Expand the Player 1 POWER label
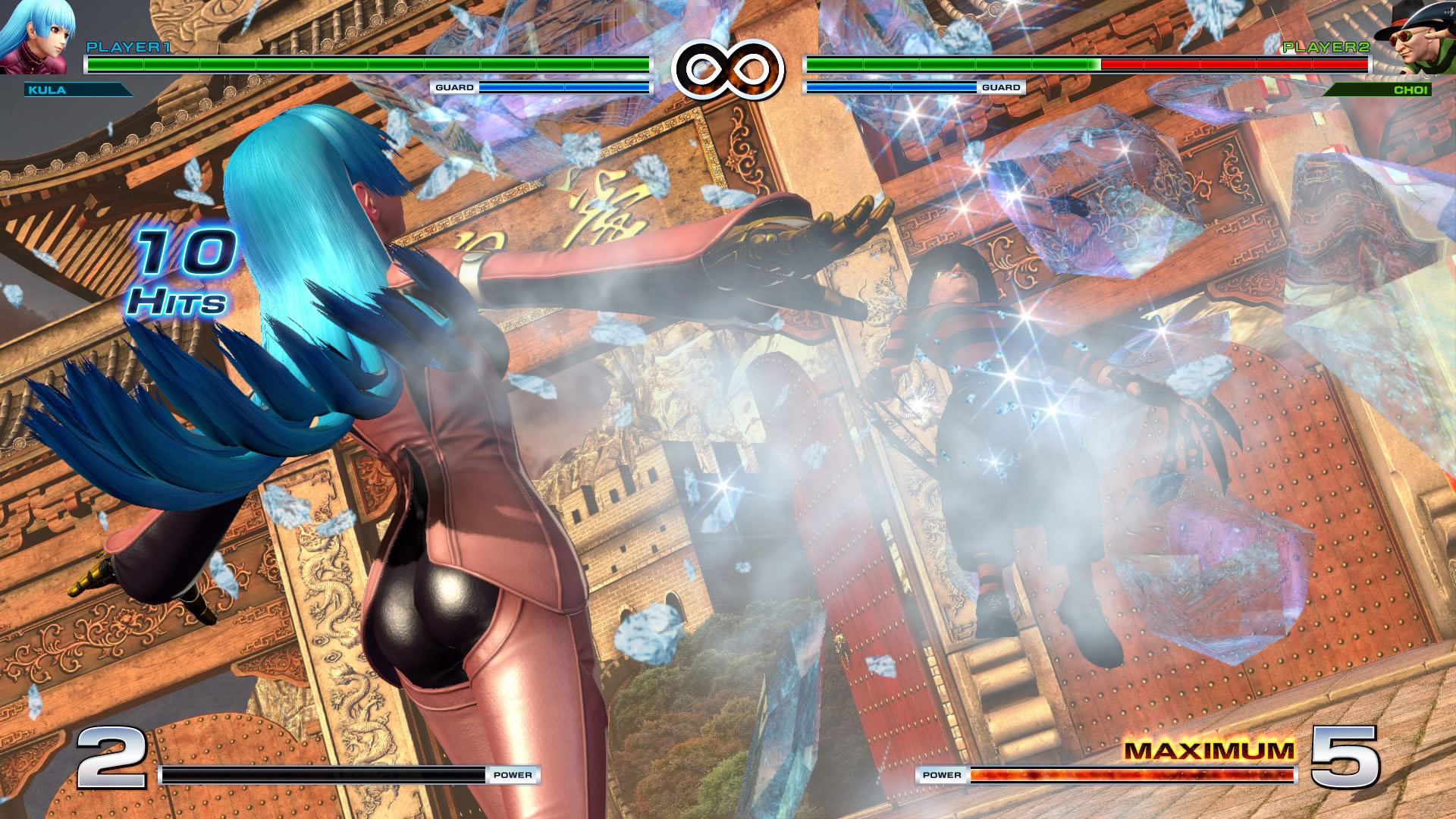Image resolution: width=1456 pixels, height=819 pixels. pos(513,775)
